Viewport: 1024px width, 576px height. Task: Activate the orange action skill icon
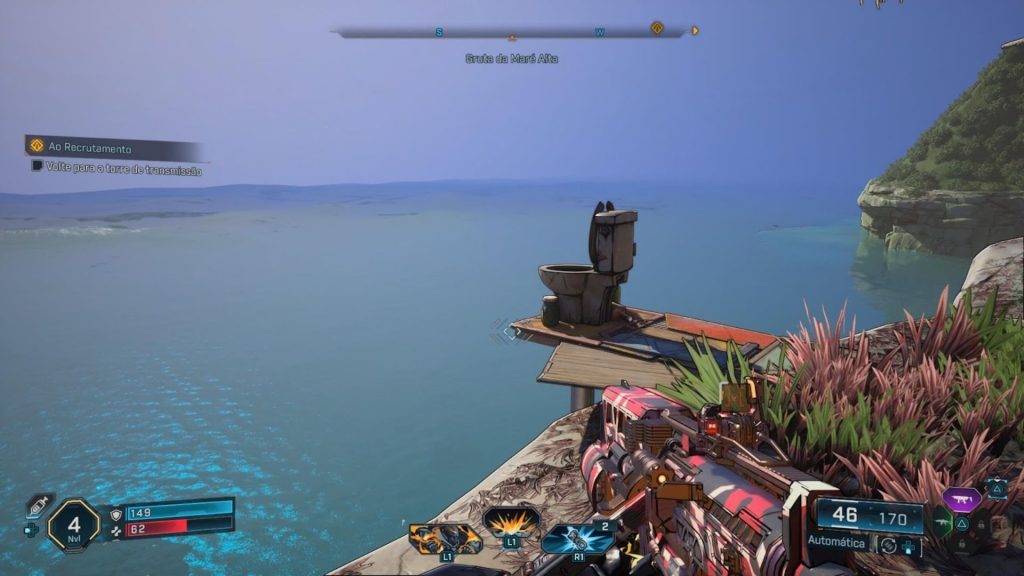click(x=445, y=538)
